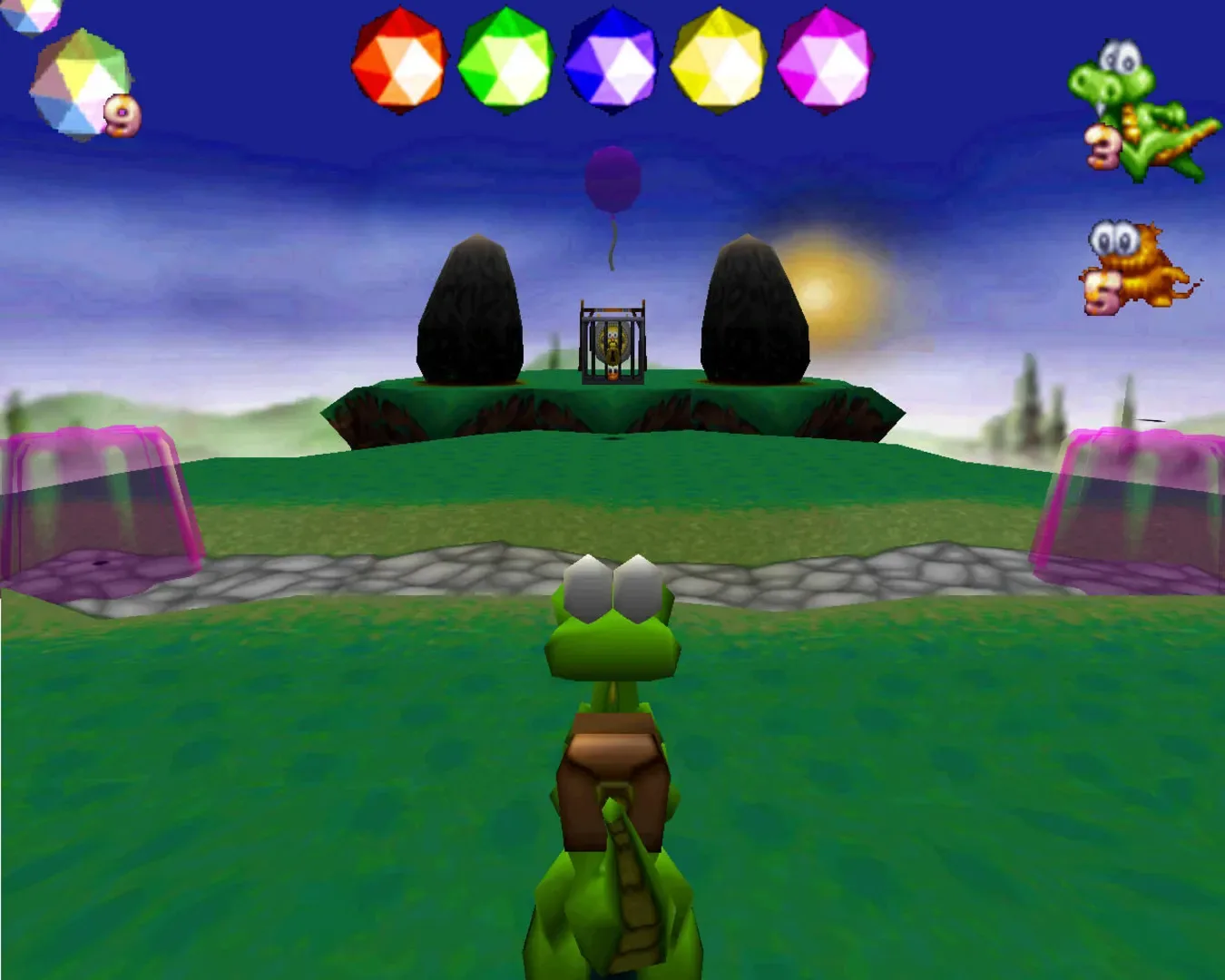Click the multicolored crystal counter icon
1225x980 pixels.
pos(73,77)
